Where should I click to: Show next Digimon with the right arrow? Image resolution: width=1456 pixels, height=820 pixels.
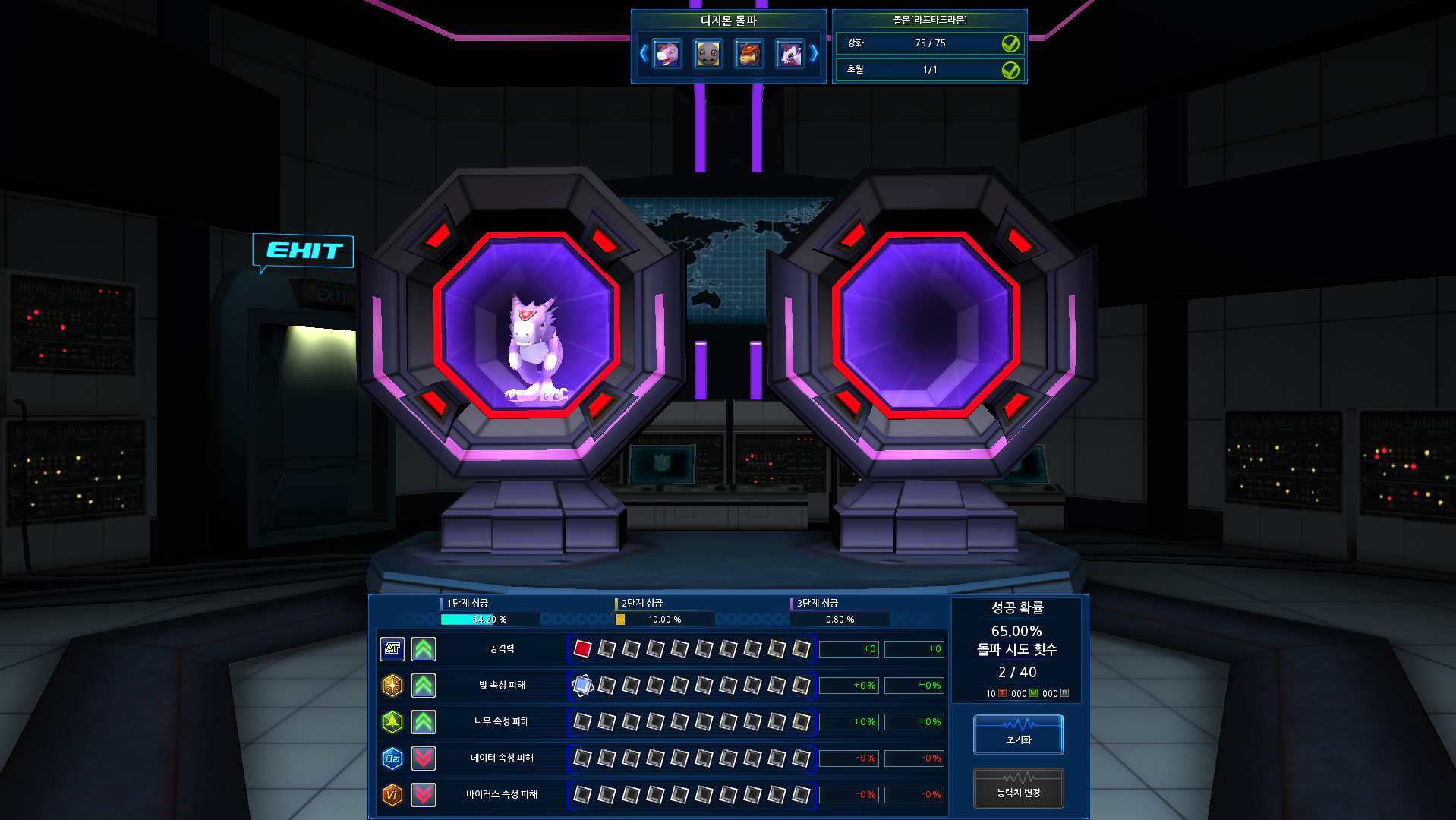814,53
